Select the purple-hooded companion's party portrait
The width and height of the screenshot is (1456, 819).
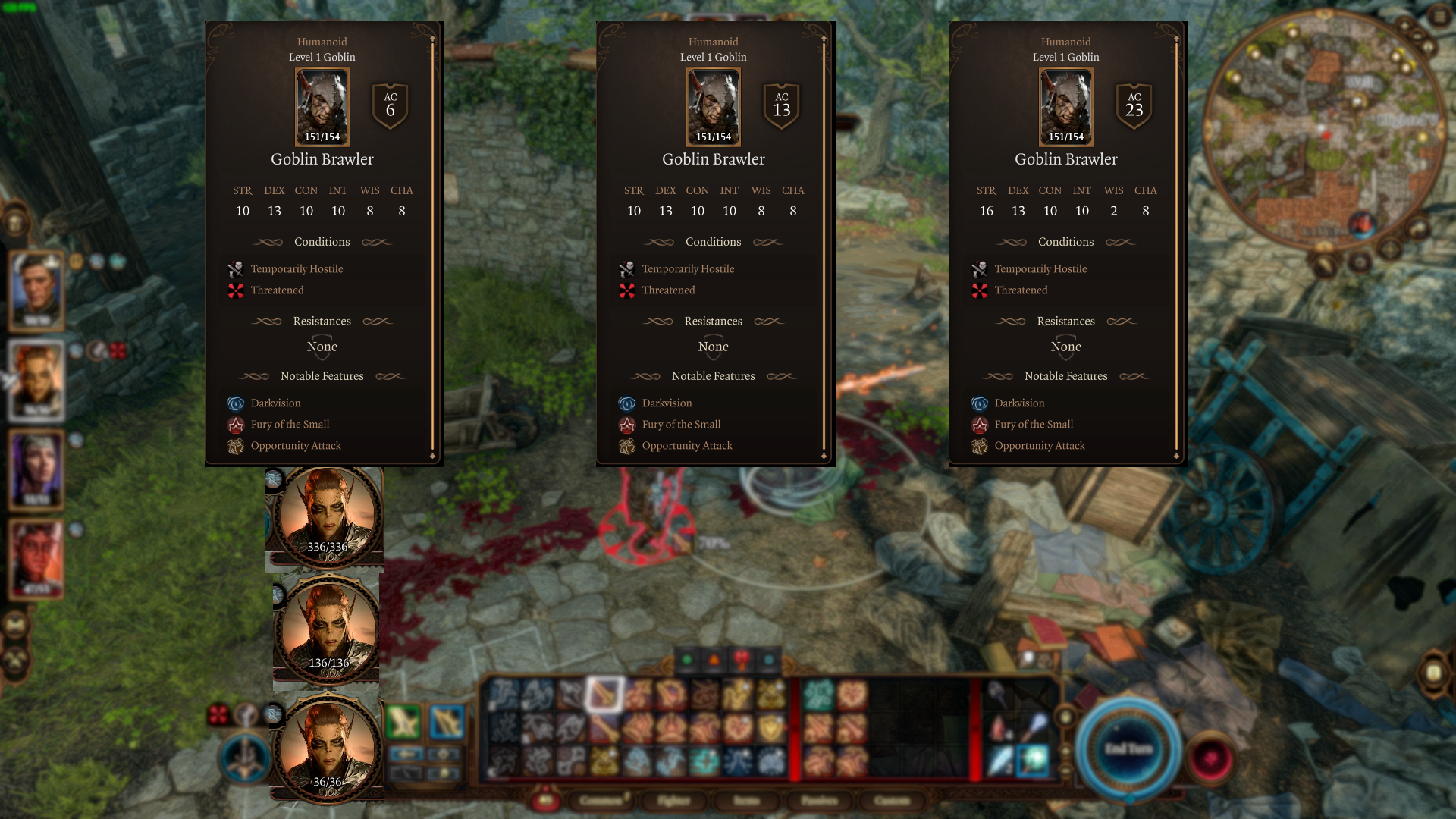[x=36, y=469]
